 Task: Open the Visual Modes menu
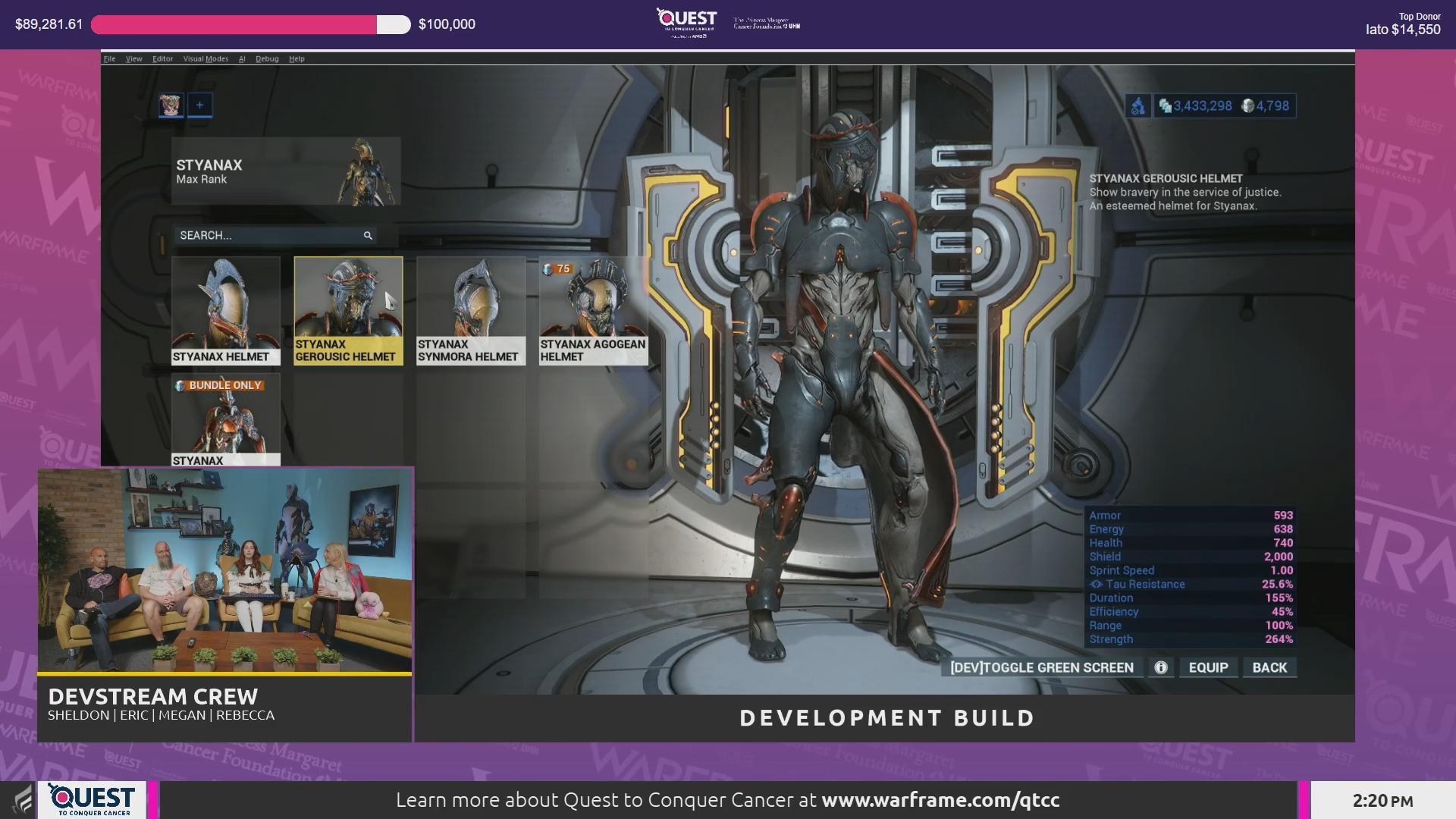point(205,58)
